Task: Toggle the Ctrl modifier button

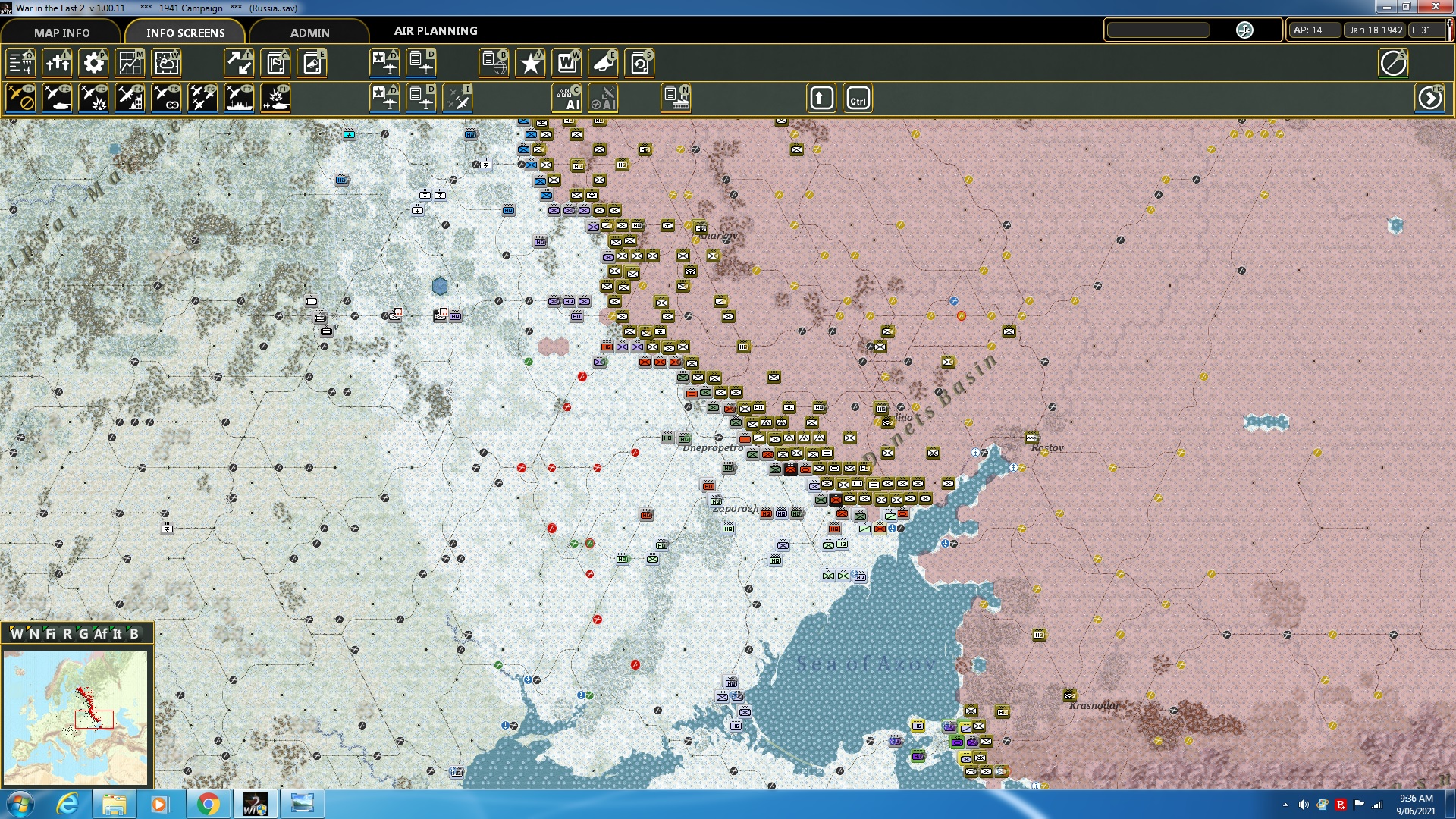Action: [858, 98]
